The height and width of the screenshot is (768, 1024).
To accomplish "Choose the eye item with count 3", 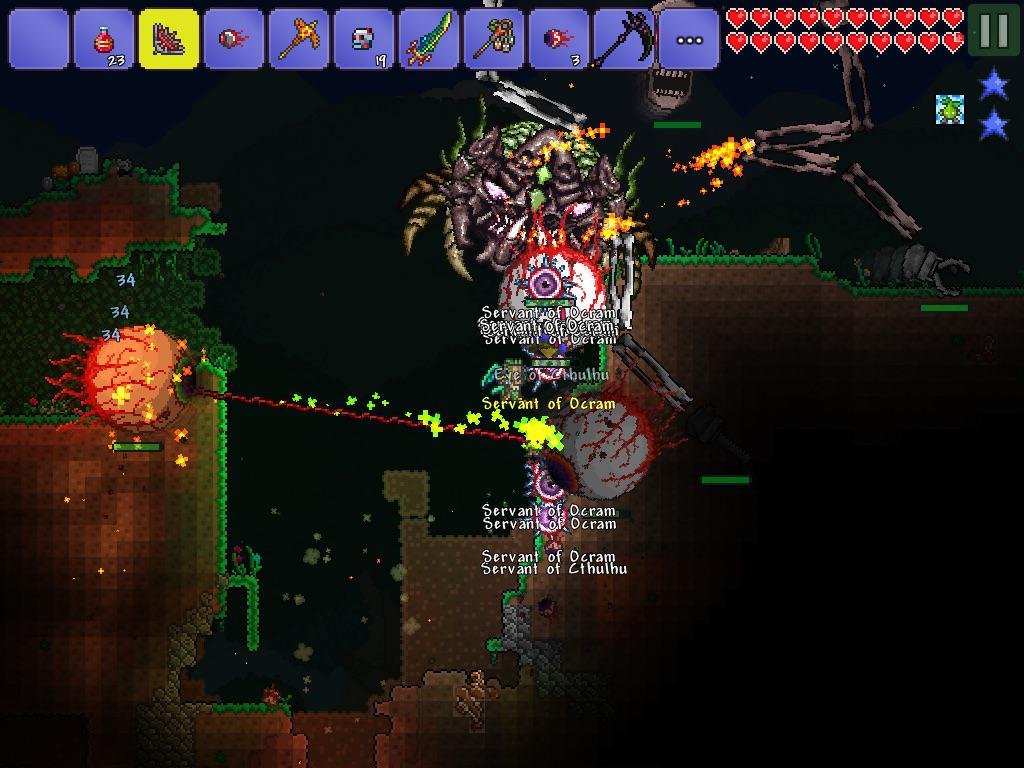I will coord(559,39).
